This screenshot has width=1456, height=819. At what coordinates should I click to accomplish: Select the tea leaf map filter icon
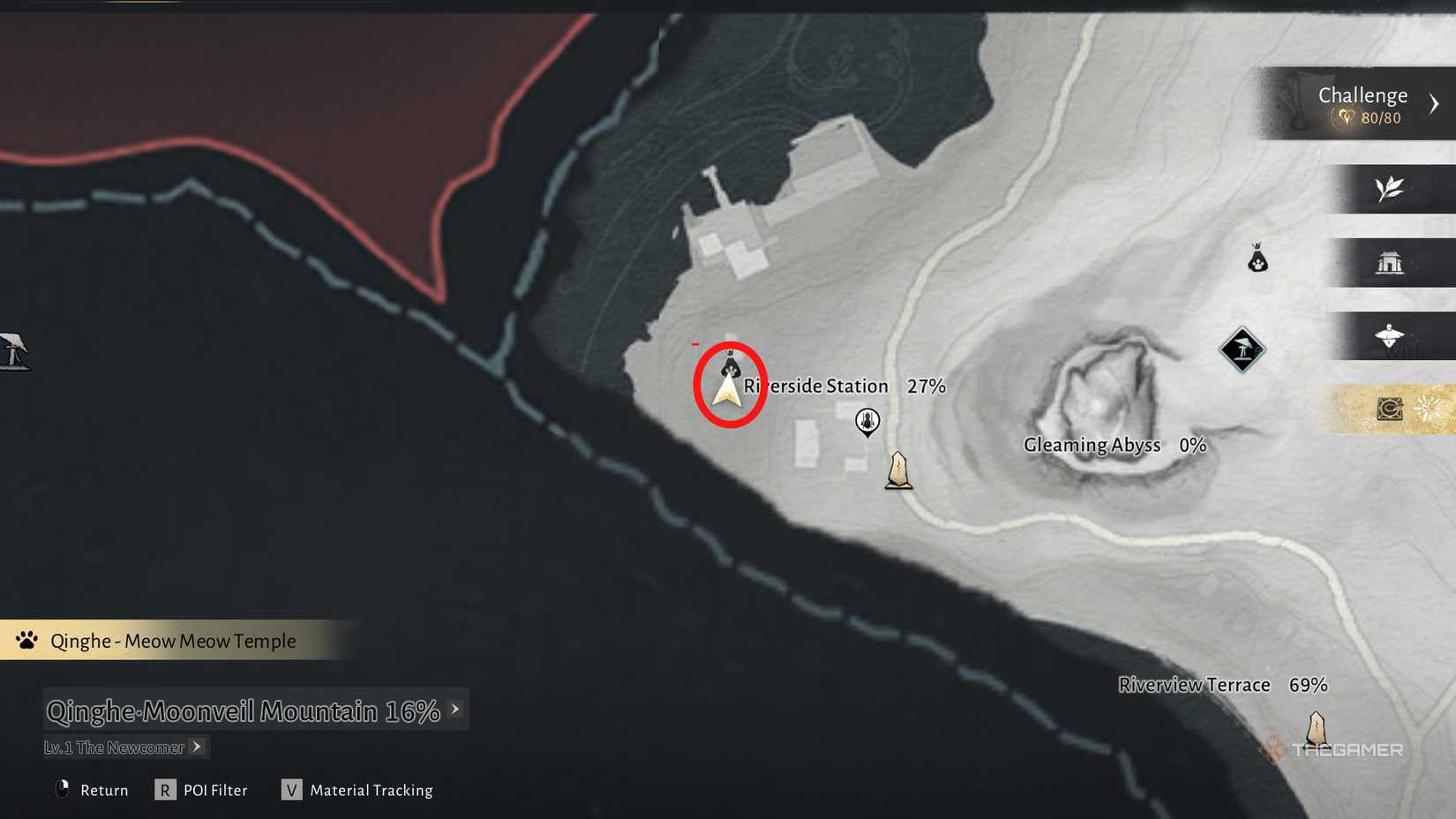click(1390, 189)
